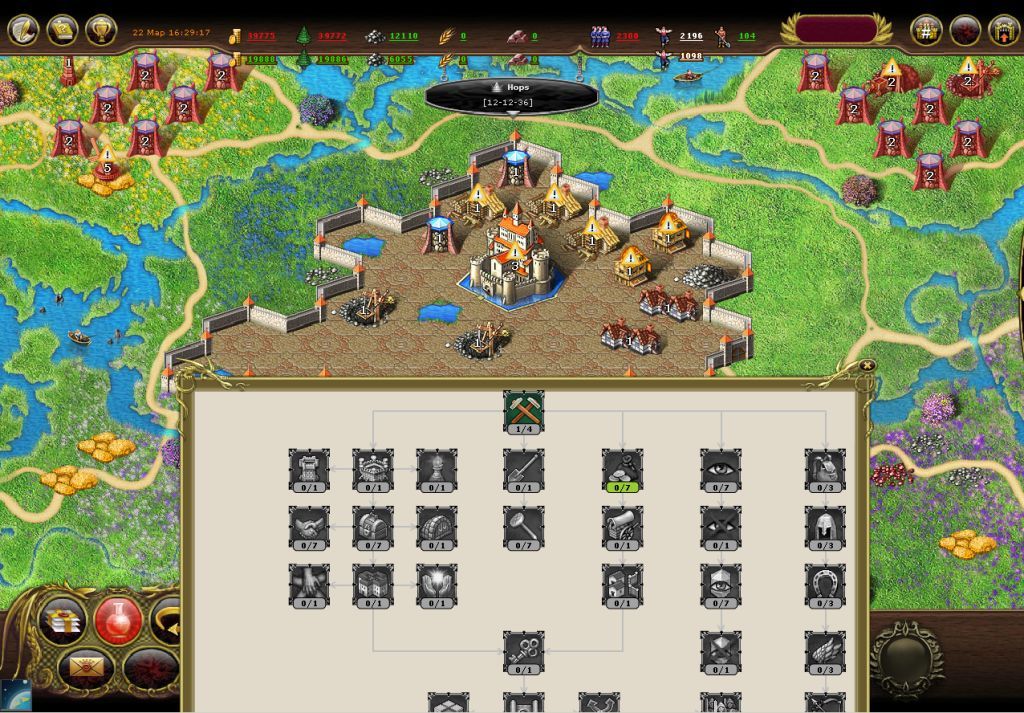
Task: Open the gift box stack button
Action: pos(62,620)
